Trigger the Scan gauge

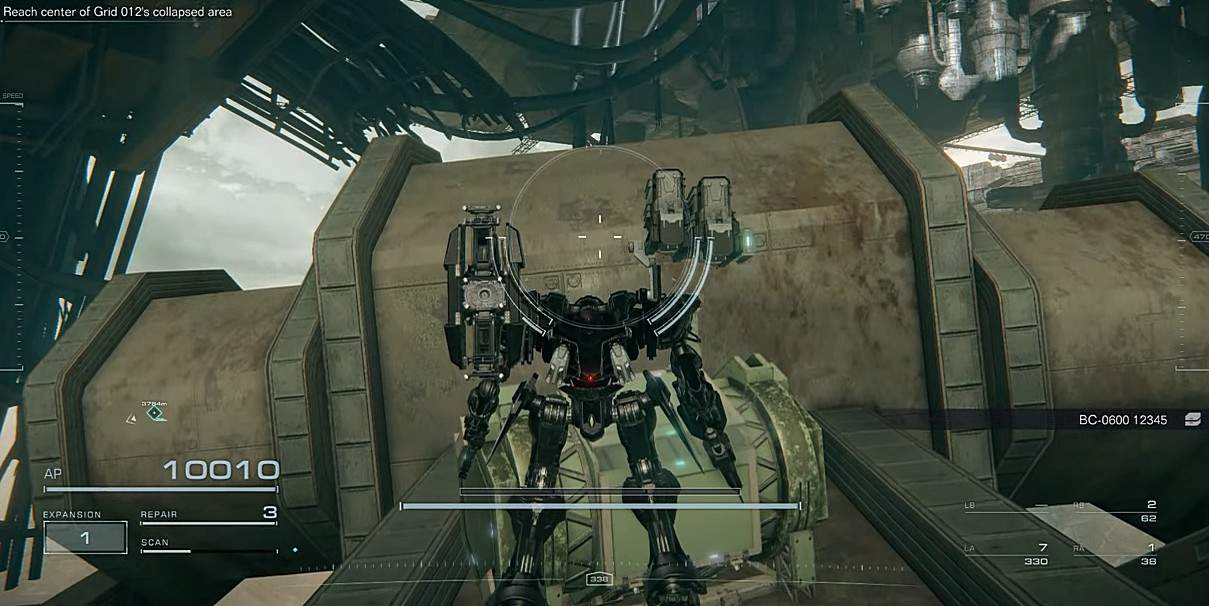[208, 546]
